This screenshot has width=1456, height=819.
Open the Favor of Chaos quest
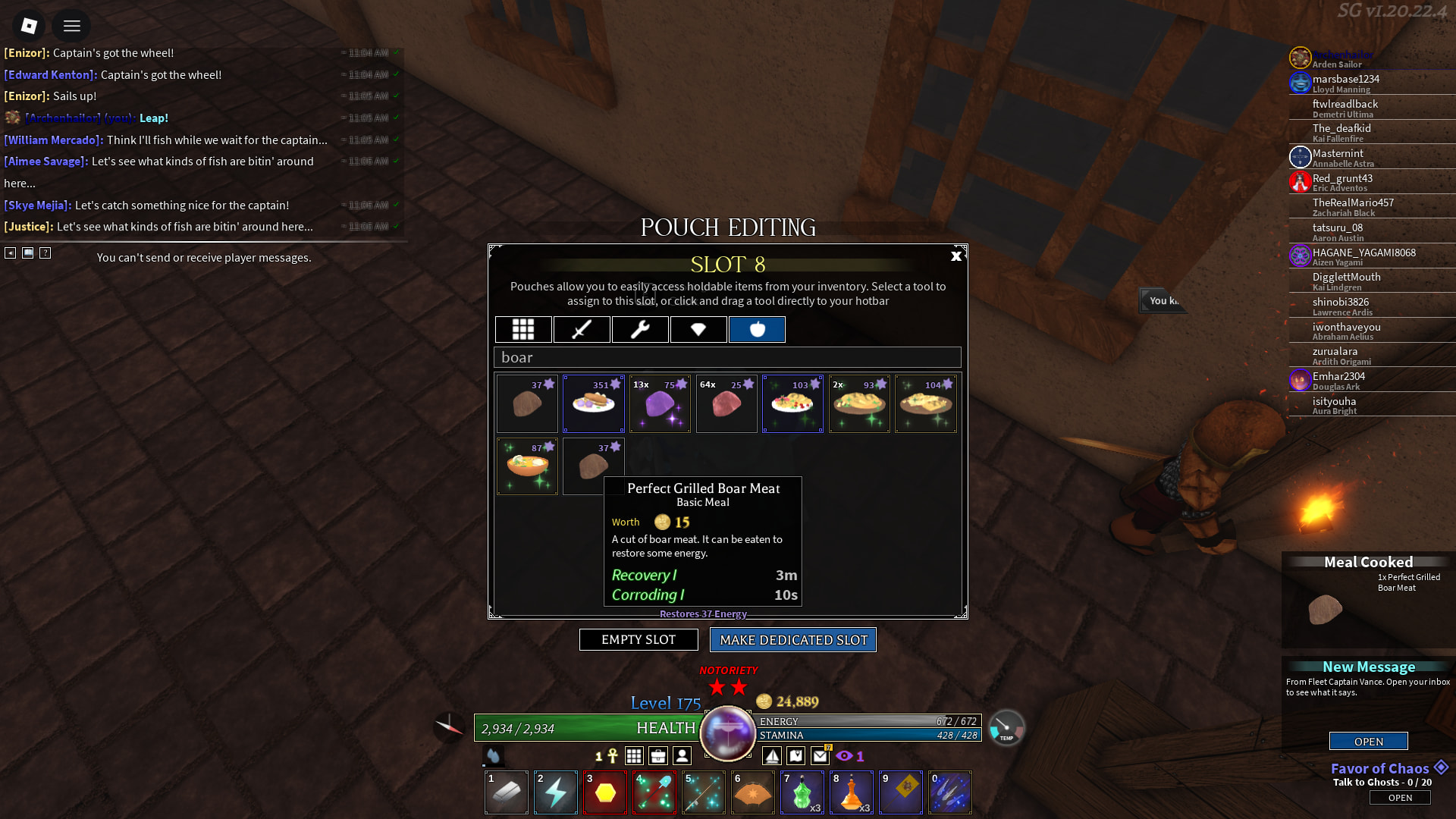(x=1400, y=798)
